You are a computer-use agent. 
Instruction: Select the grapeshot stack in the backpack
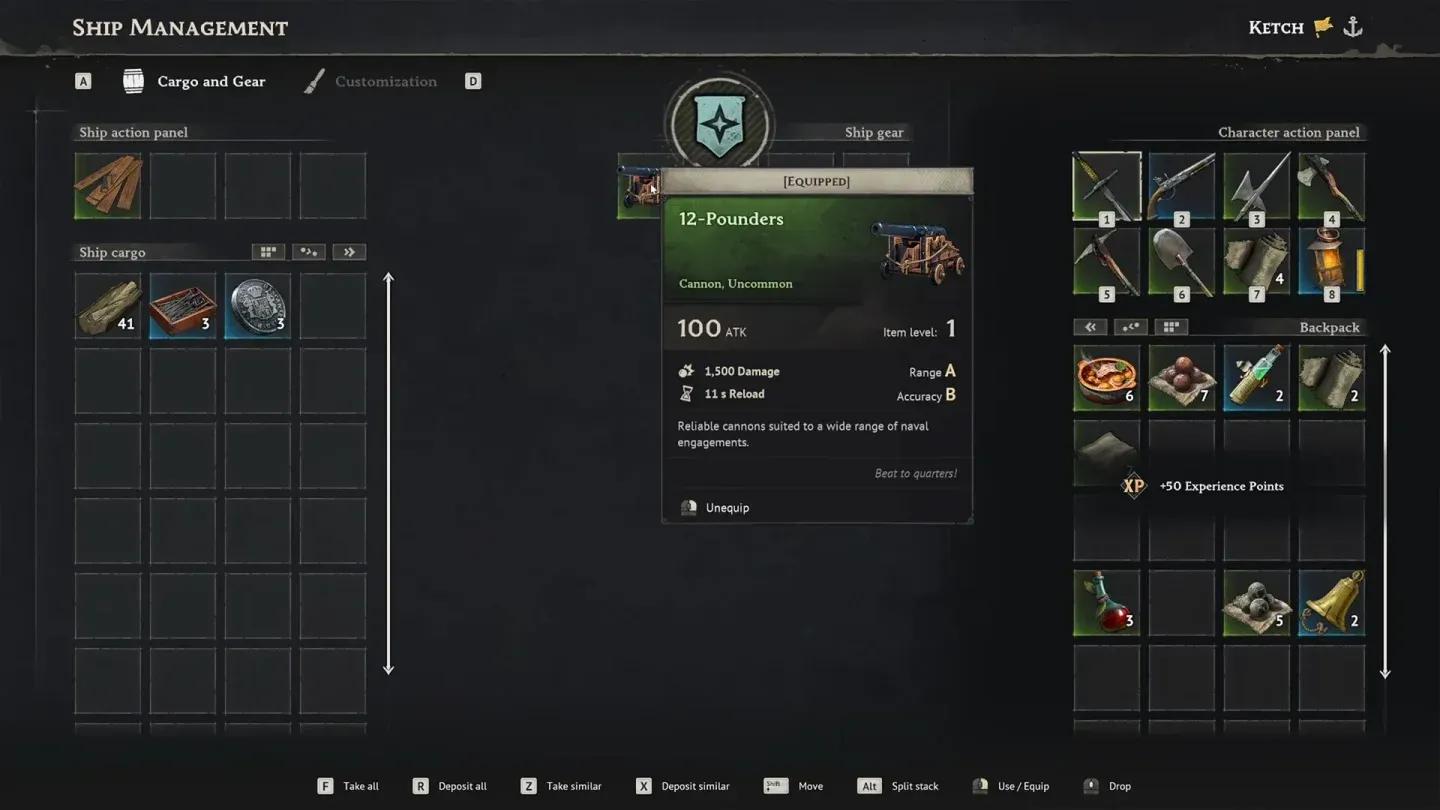pyautogui.click(x=1256, y=604)
